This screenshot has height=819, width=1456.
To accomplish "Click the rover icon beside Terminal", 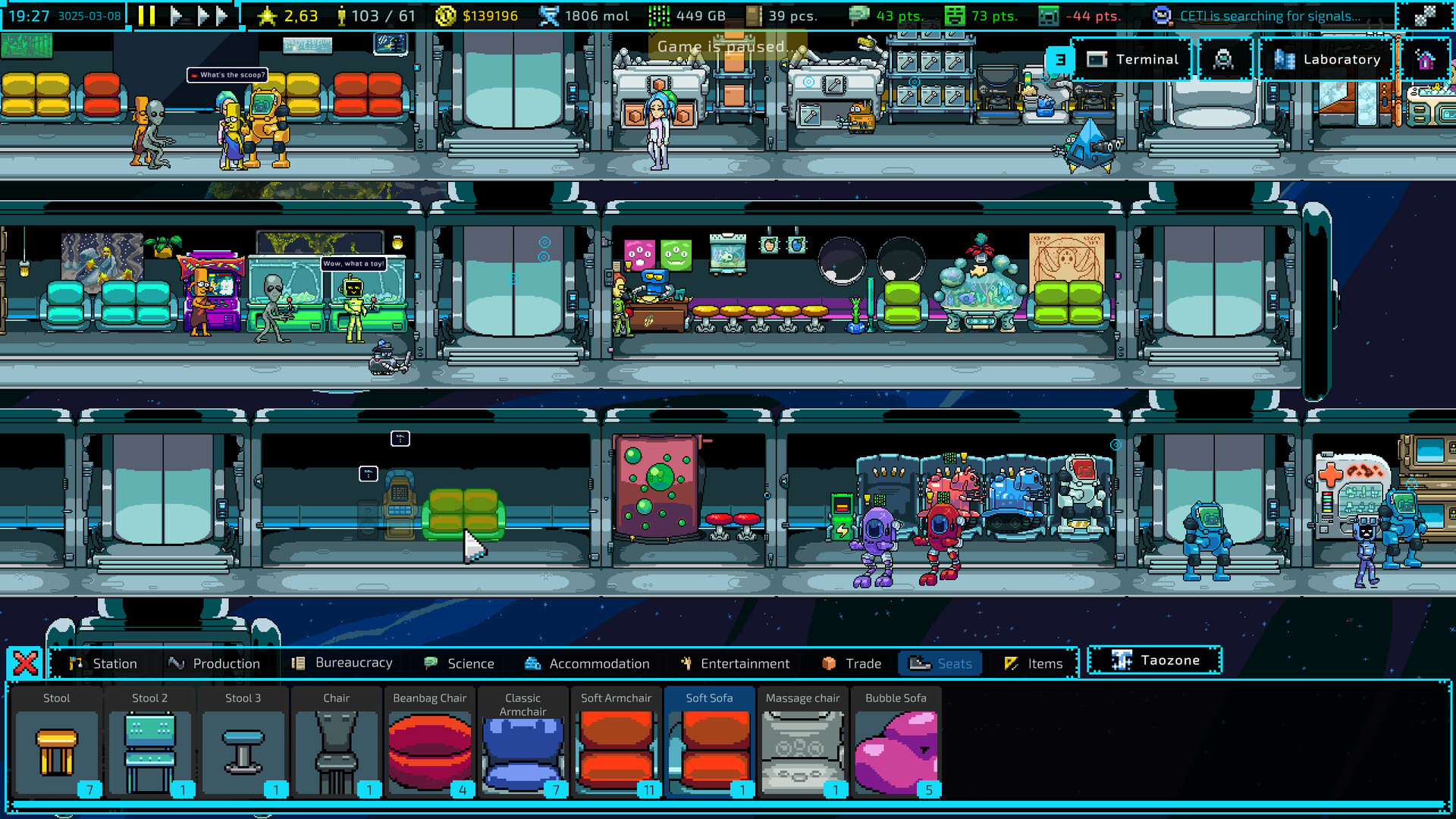I will 1223,59.
